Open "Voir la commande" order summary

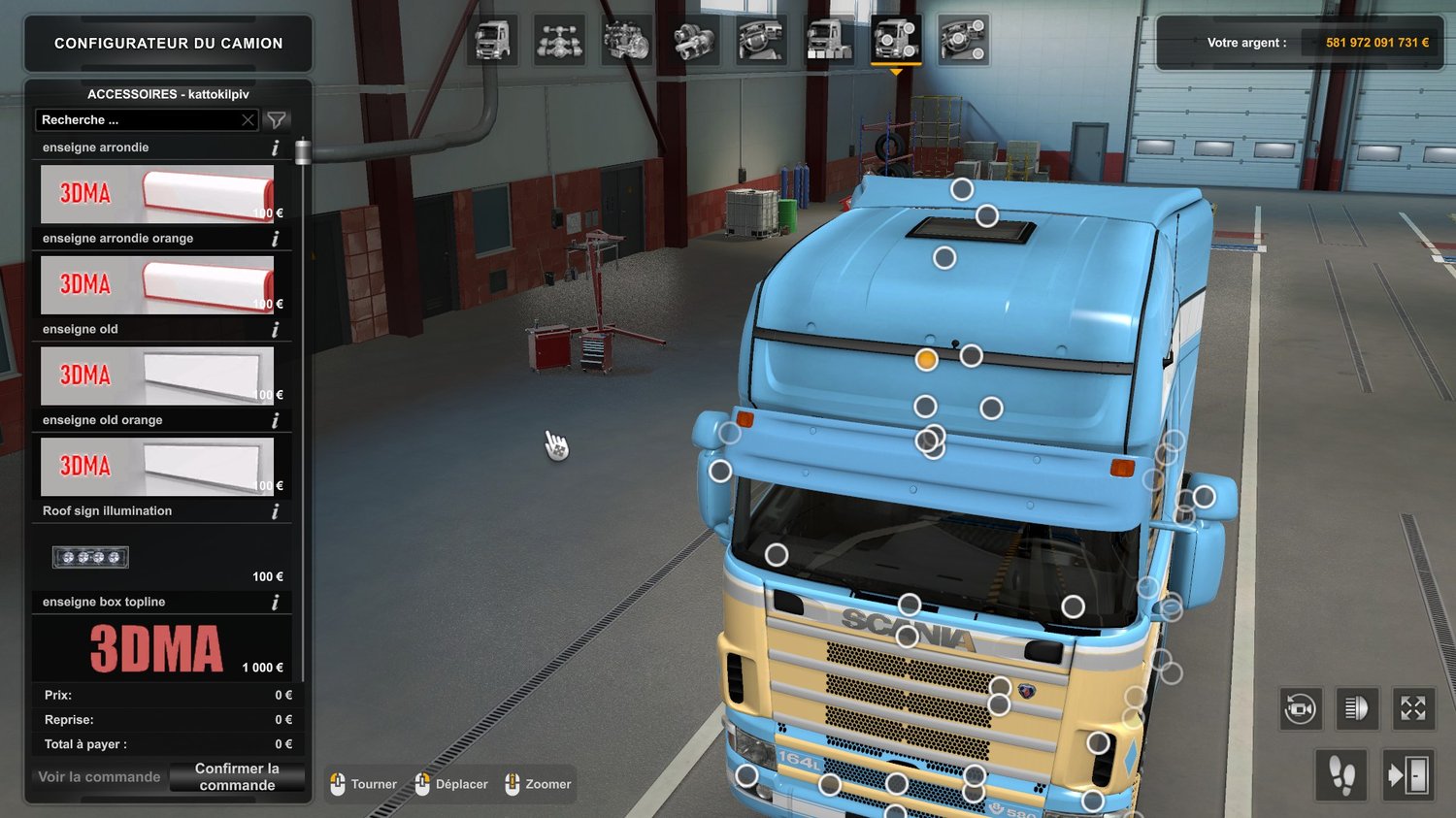click(99, 777)
